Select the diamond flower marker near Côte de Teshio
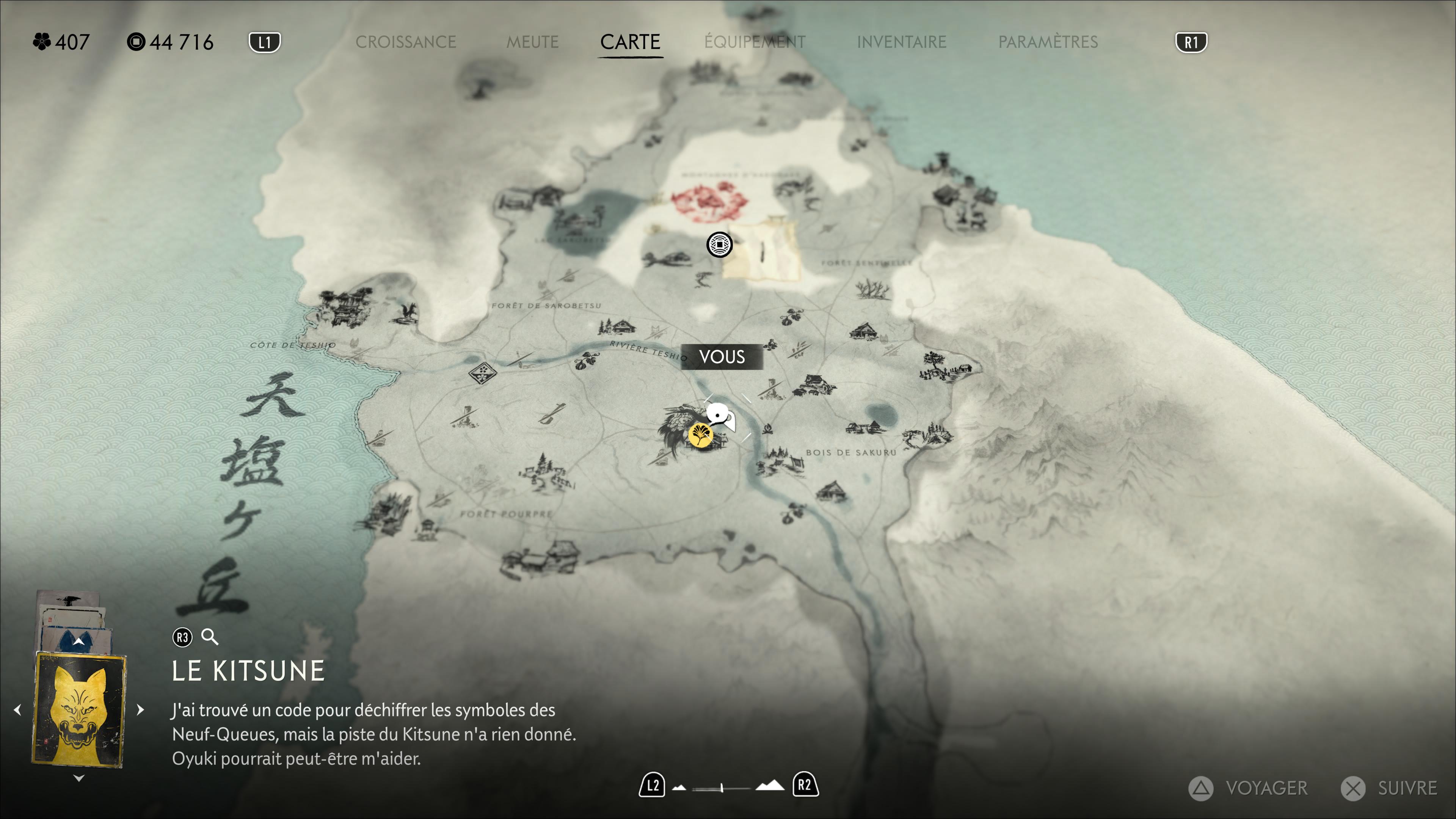1456x819 pixels. pos(482,372)
